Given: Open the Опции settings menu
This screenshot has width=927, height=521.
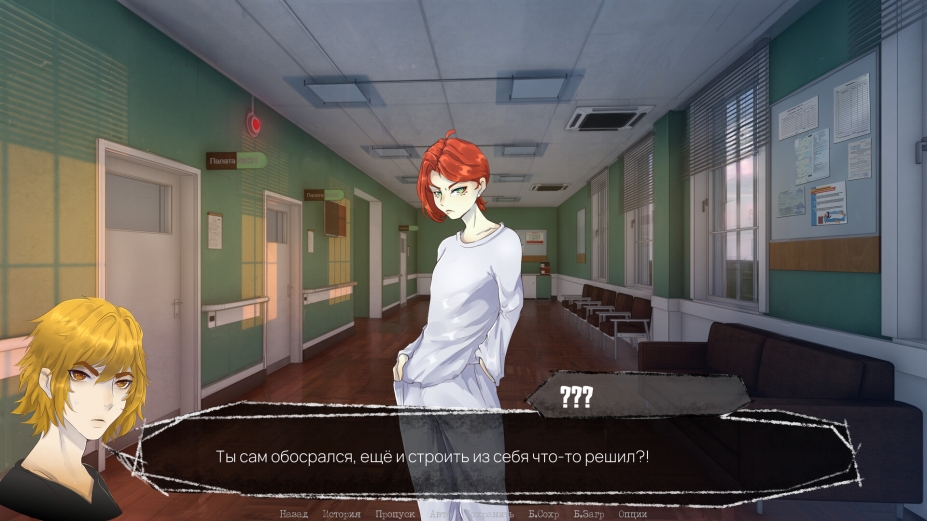Looking at the screenshot, I should click(x=633, y=514).
